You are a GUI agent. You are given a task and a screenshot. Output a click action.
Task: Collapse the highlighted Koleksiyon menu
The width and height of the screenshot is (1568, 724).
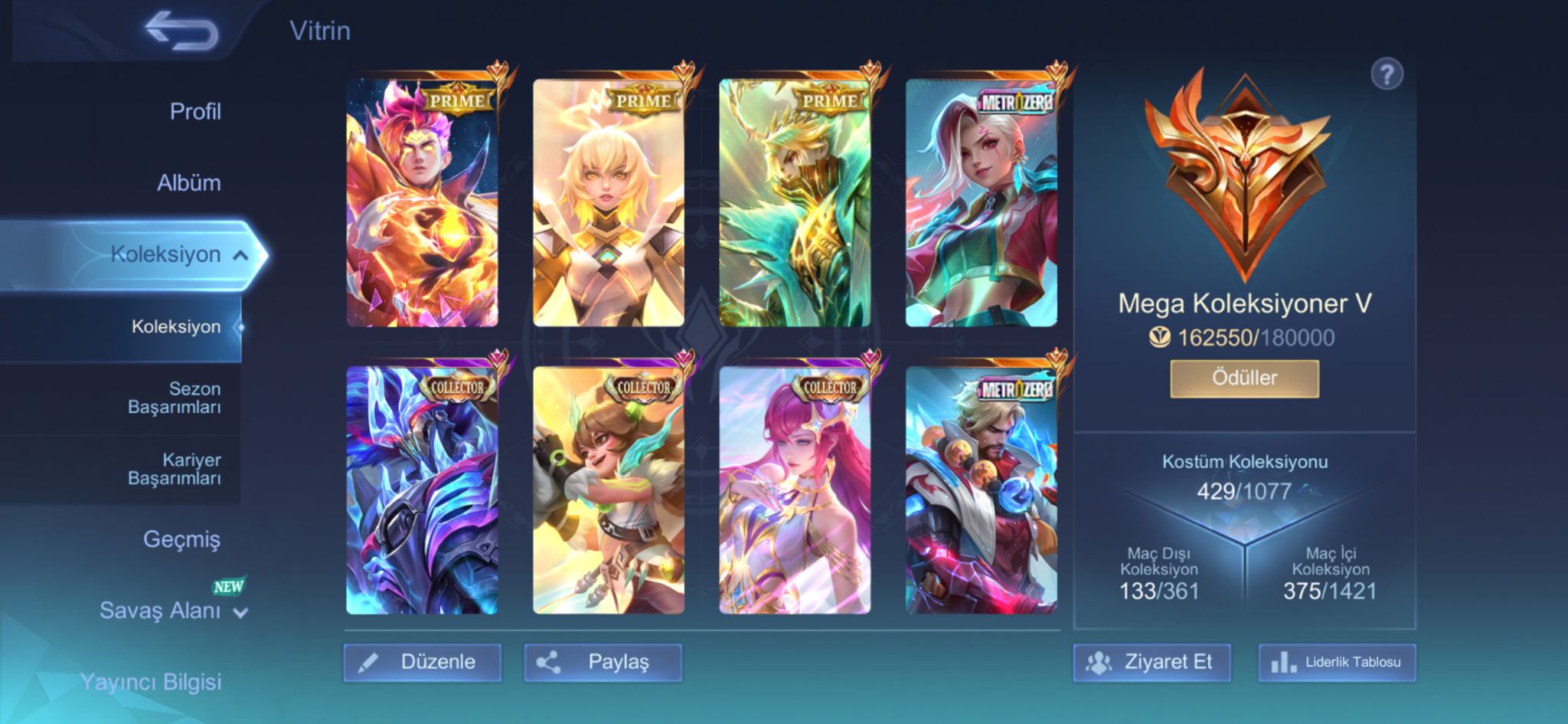click(240, 255)
